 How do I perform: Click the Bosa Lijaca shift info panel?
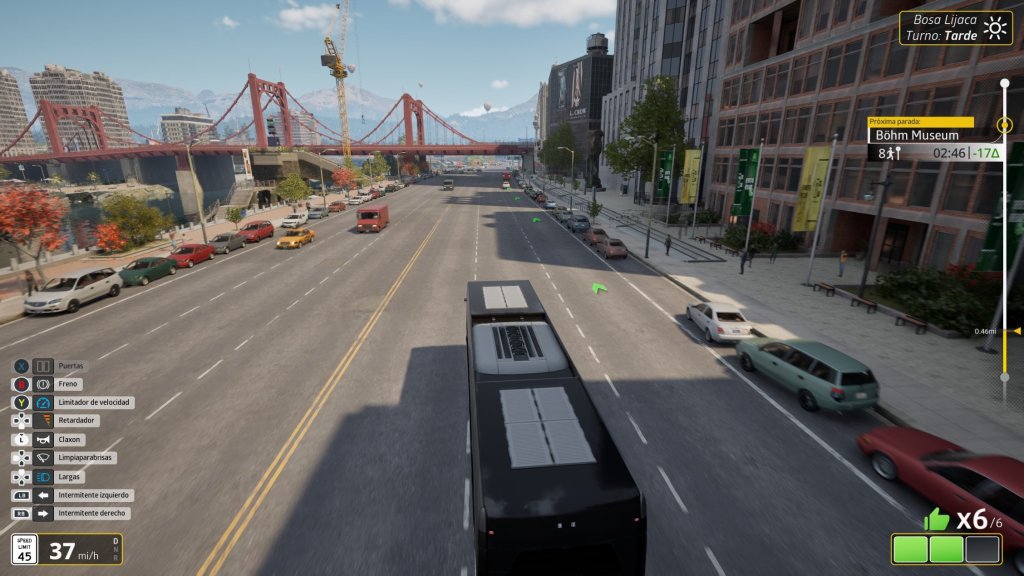(x=955, y=27)
